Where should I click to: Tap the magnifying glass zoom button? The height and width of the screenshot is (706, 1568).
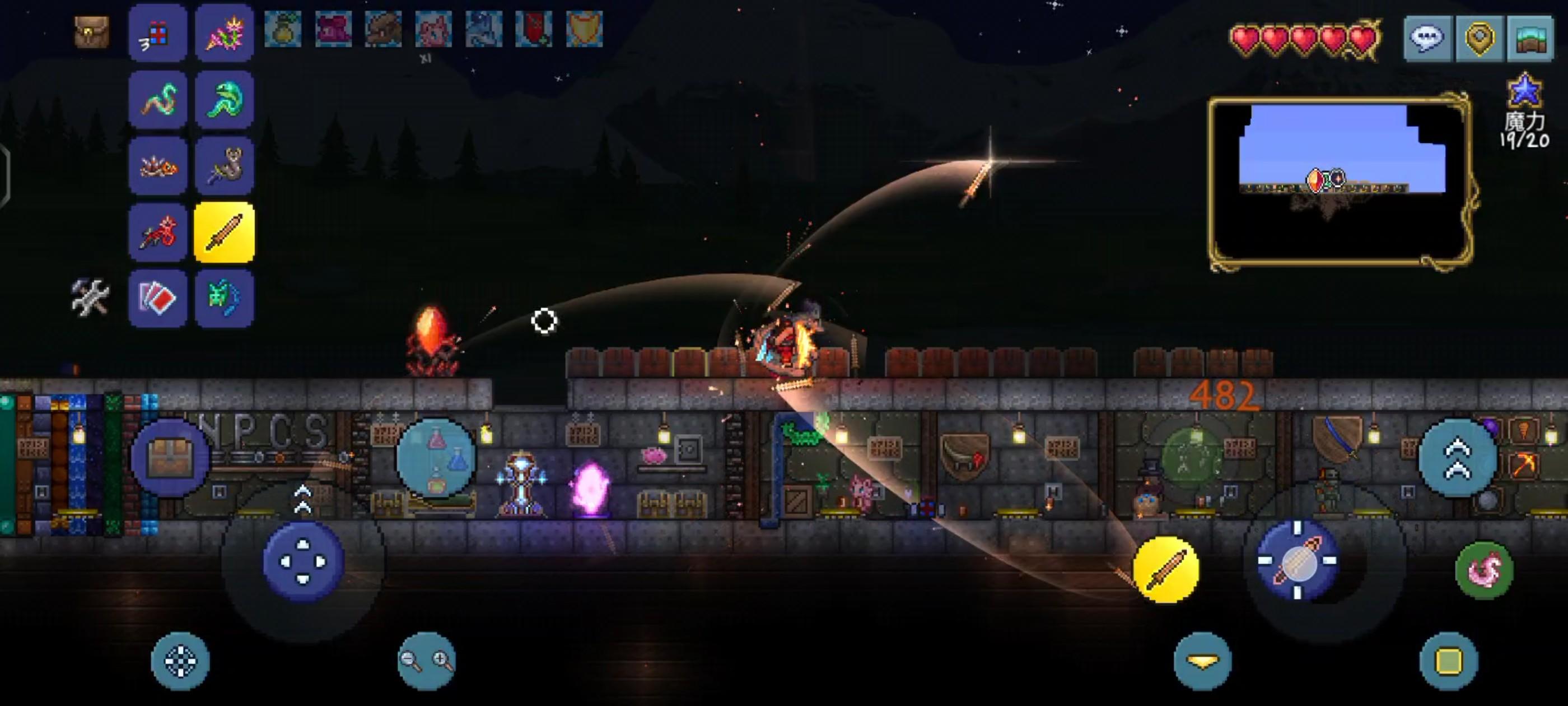coord(426,661)
